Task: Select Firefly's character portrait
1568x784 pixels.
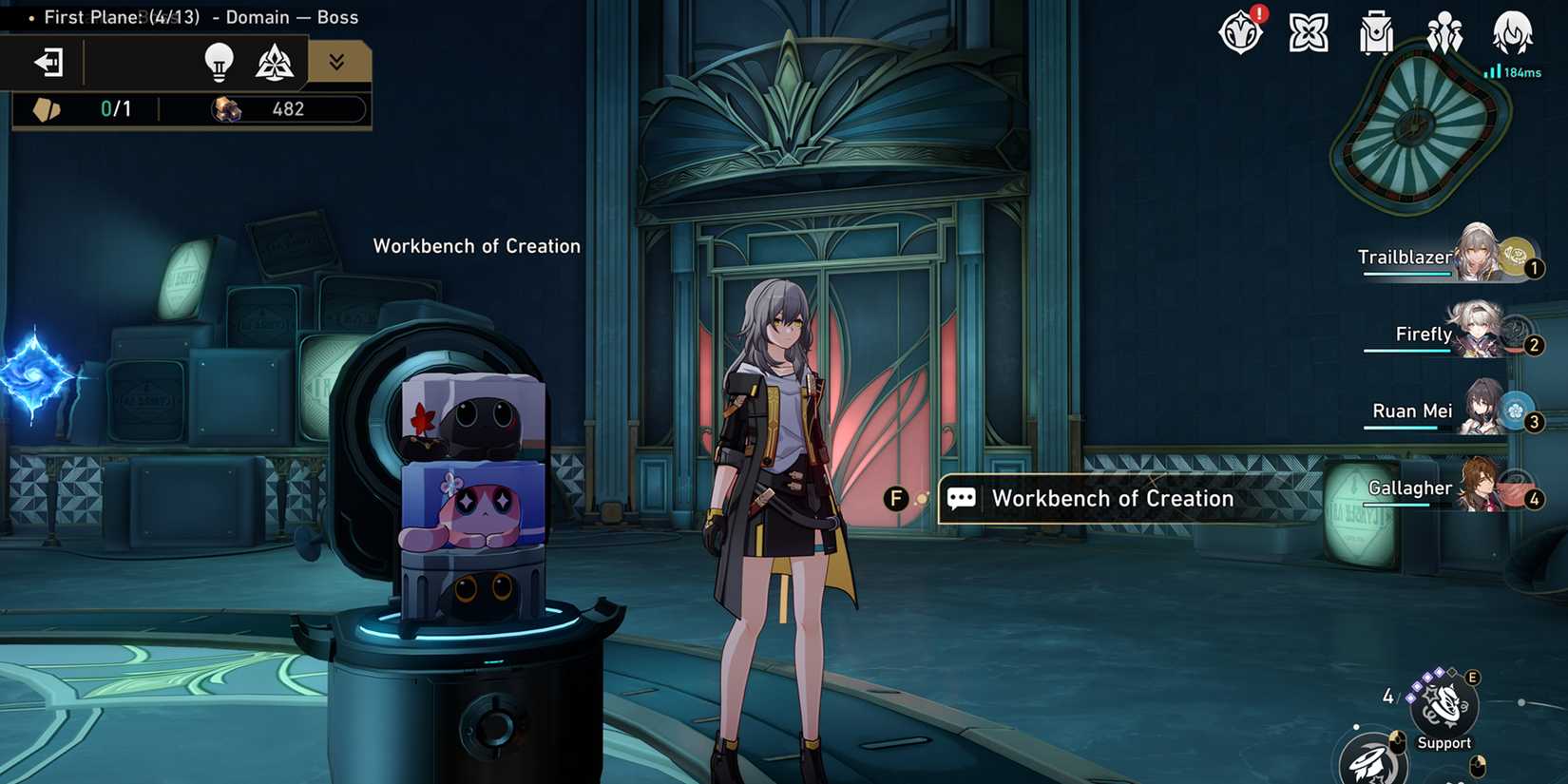Action: coord(1479,333)
